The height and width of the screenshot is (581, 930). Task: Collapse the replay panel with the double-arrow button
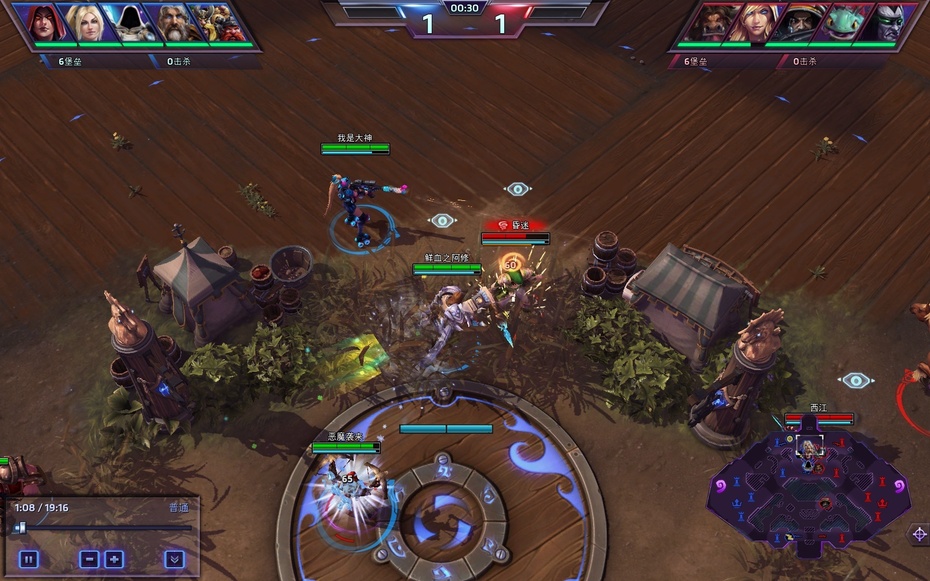[174, 559]
